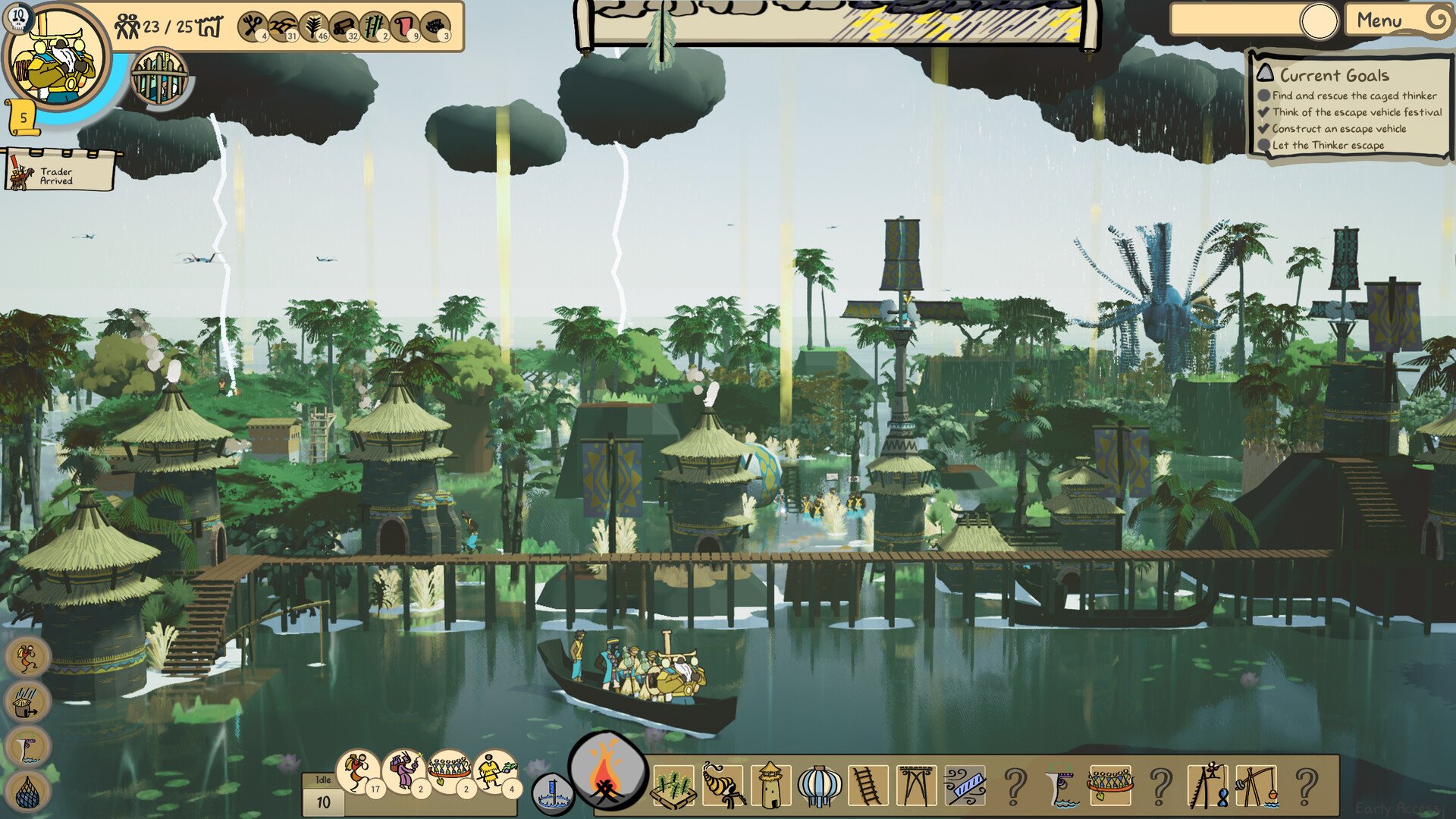This screenshot has width=1456, height=819.
Task: Click the caged thinker portrait icon
Action: [x=158, y=77]
